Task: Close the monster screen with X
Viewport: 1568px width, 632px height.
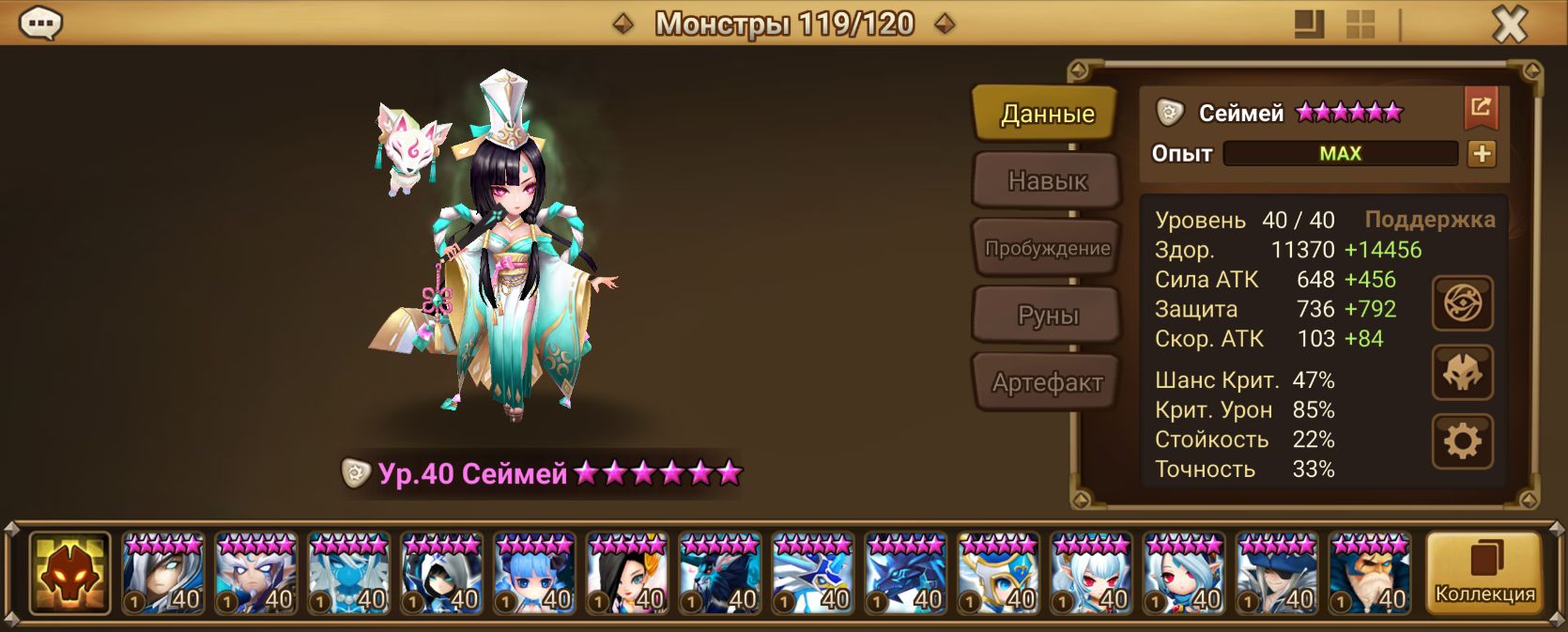Action: (1510, 24)
